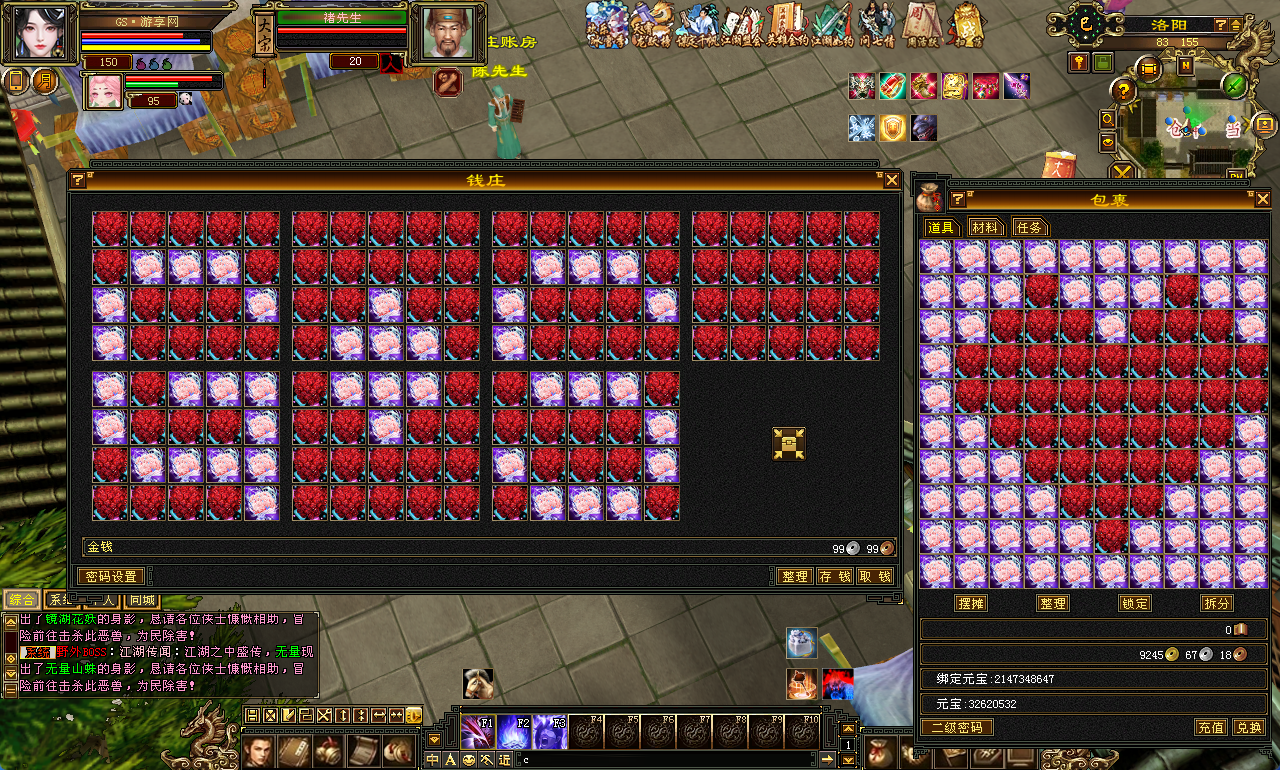The width and height of the screenshot is (1280, 770).
Task: Activate the F2 blue flame skill
Action: click(x=514, y=732)
